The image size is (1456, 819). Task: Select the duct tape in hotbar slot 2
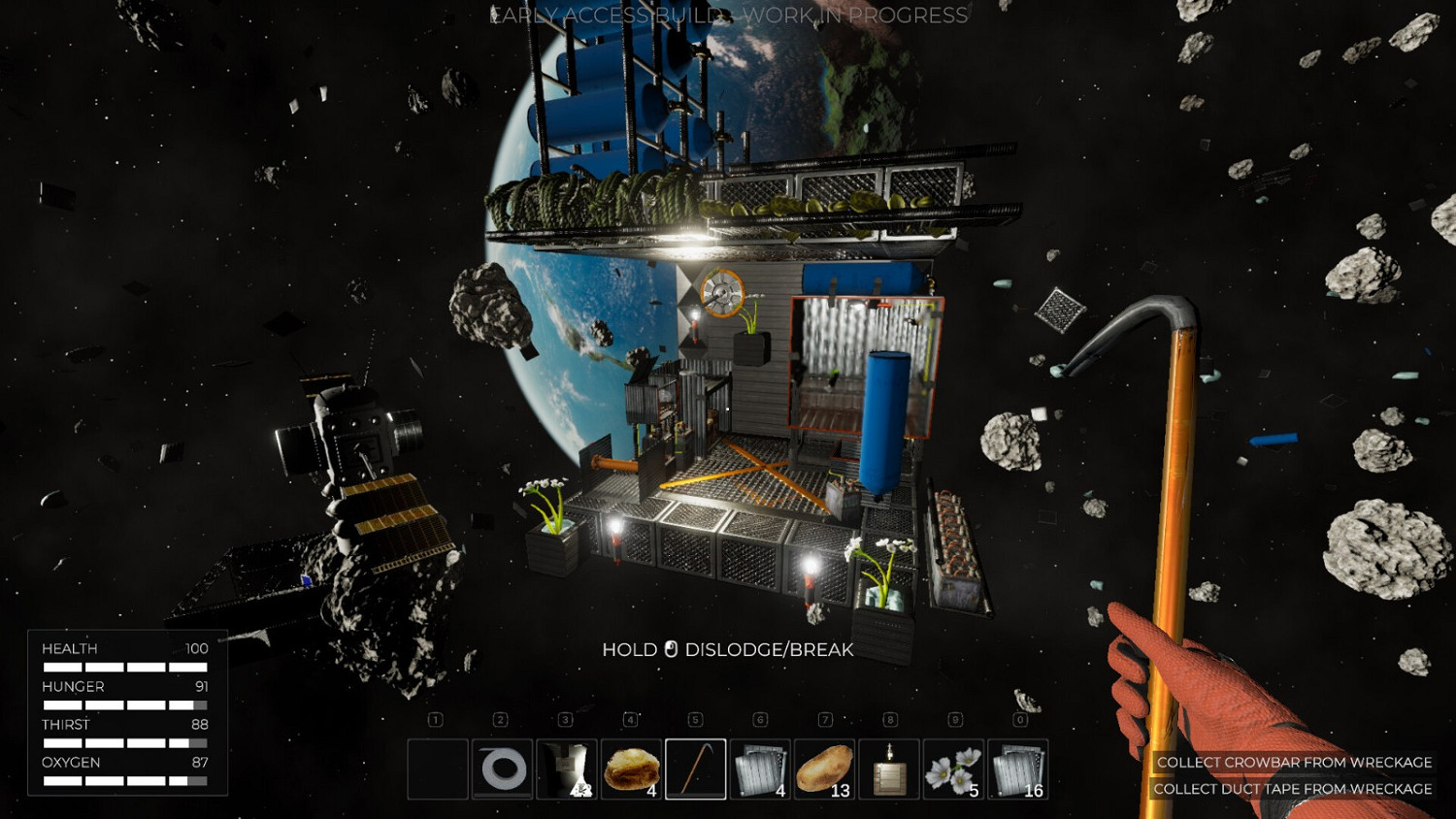pyautogui.click(x=502, y=771)
